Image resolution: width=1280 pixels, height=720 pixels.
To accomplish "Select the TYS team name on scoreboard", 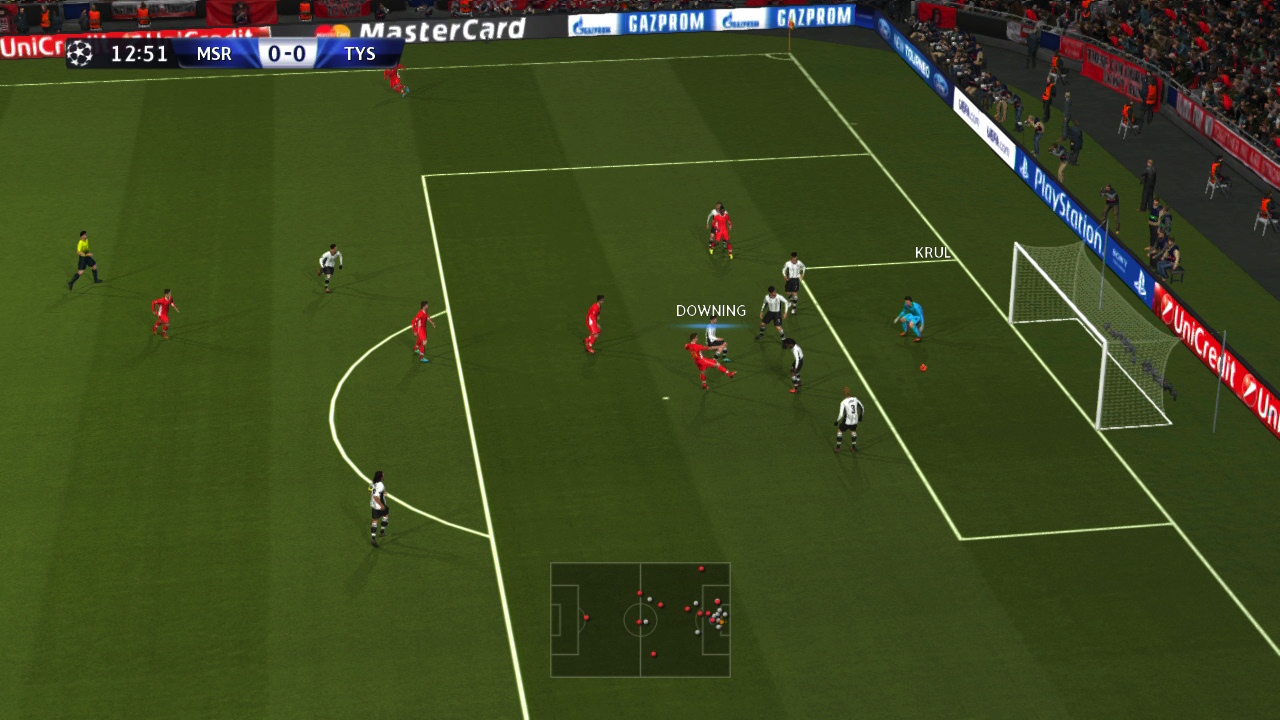I will click(x=361, y=54).
